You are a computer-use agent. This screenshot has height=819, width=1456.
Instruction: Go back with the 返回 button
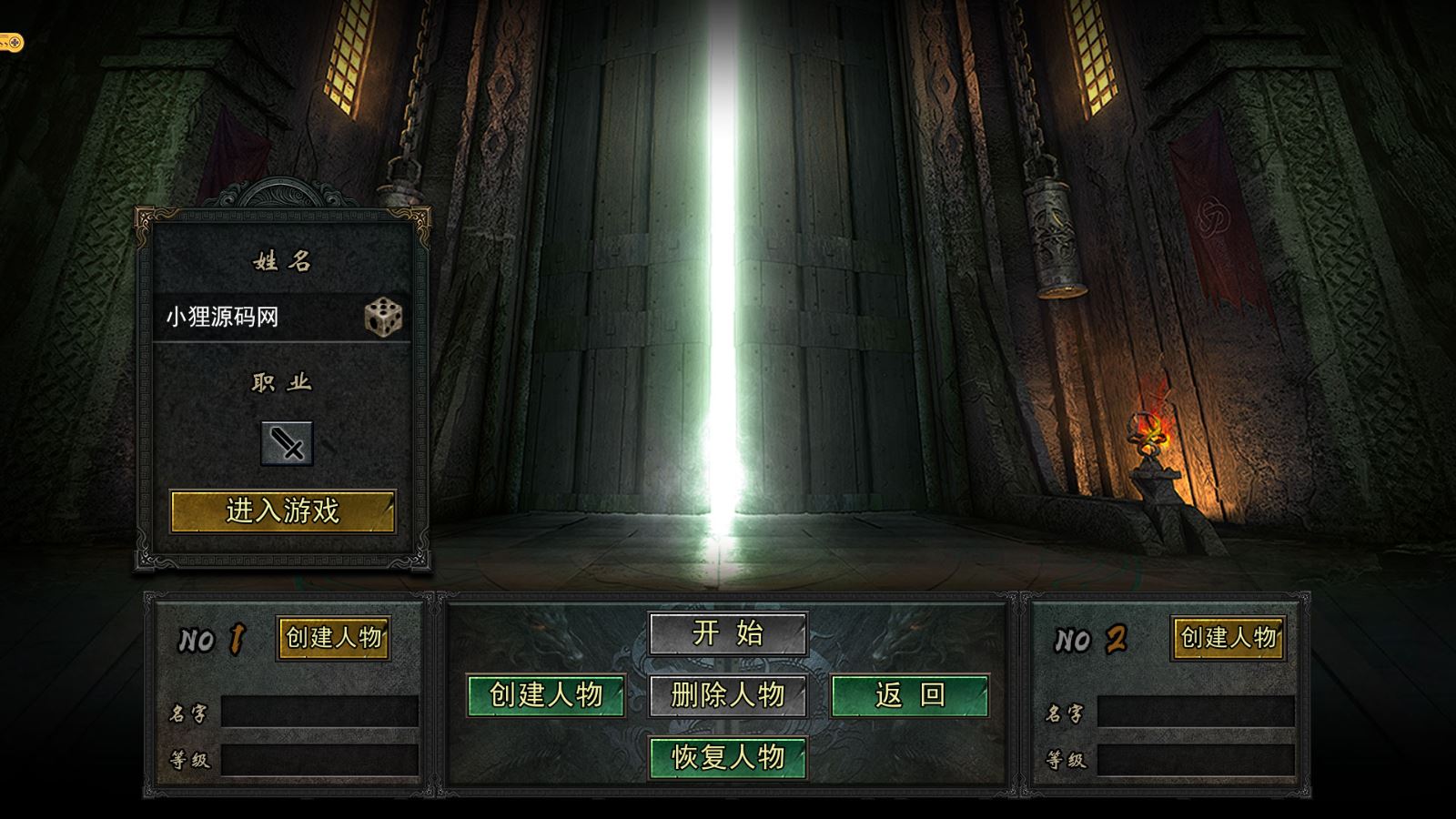pyautogui.click(x=910, y=695)
